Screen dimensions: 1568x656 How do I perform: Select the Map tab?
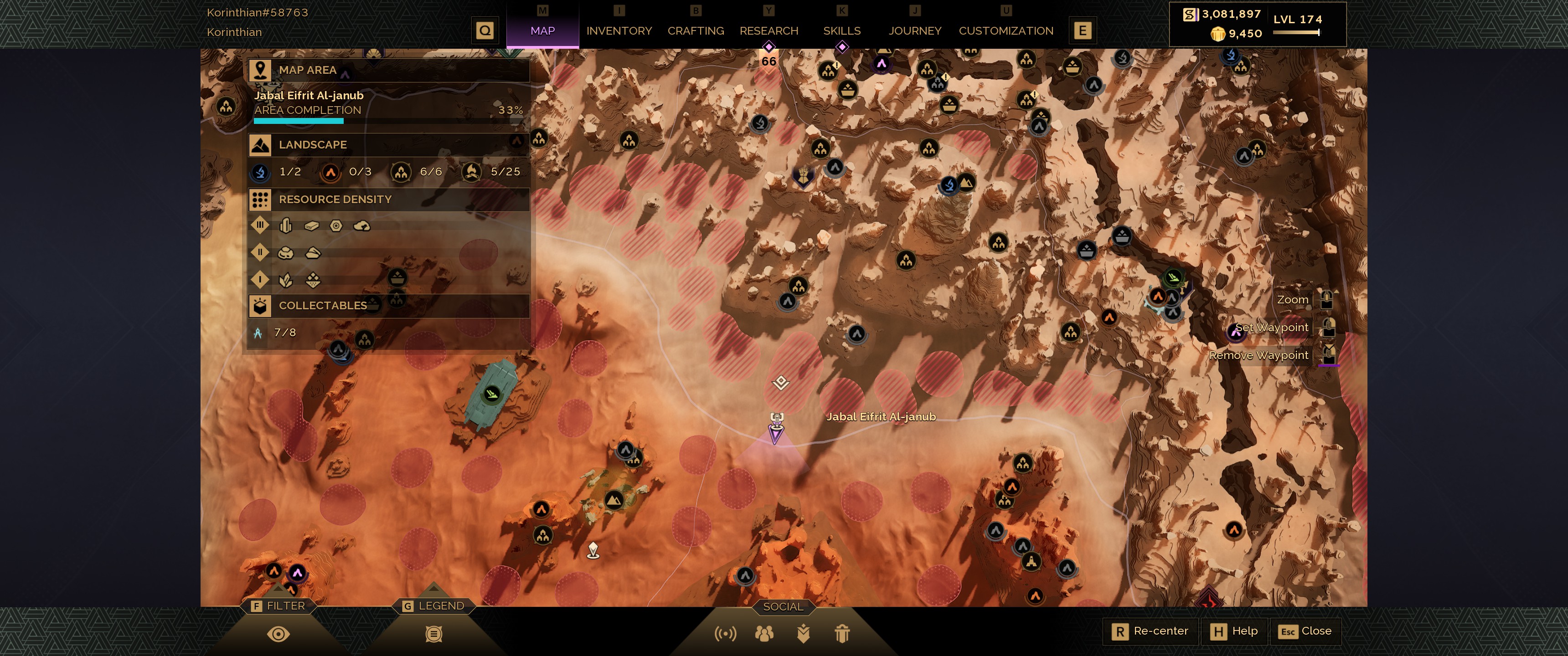pyautogui.click(x=542, y=31)
